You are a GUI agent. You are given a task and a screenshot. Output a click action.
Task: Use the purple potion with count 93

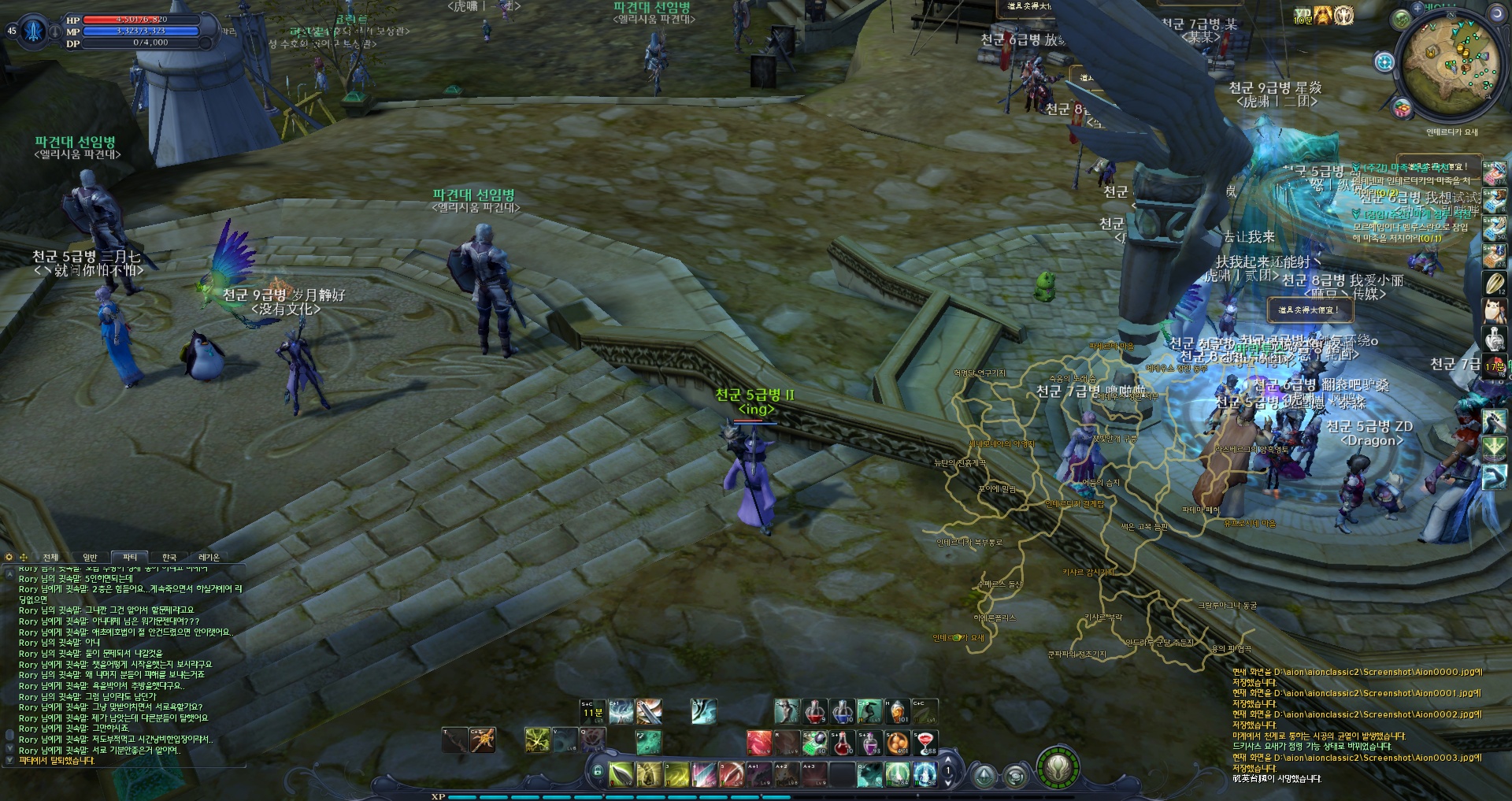pyautogui.click(x=870, y=742)
